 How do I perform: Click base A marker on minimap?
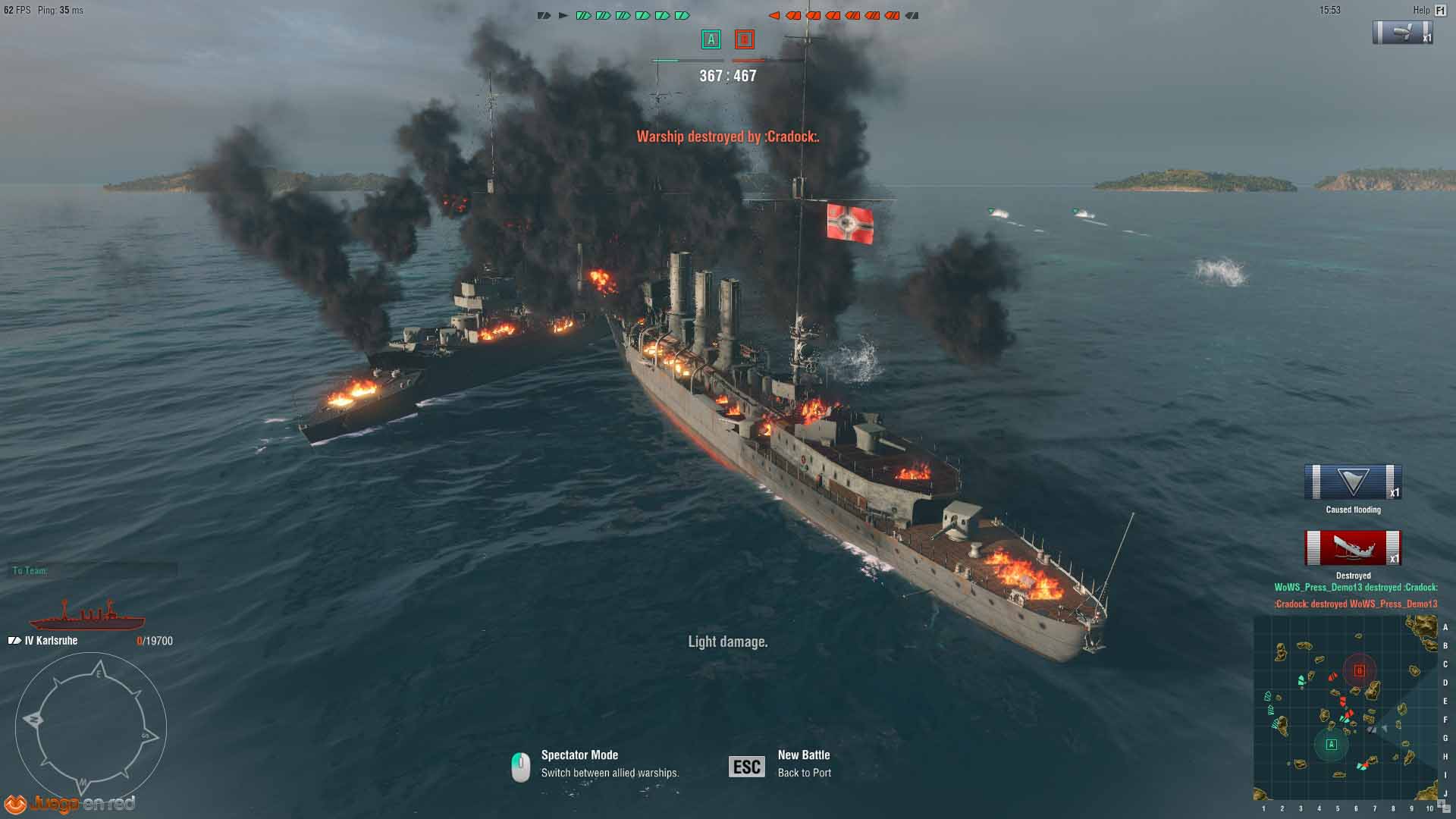(1331, 745)
